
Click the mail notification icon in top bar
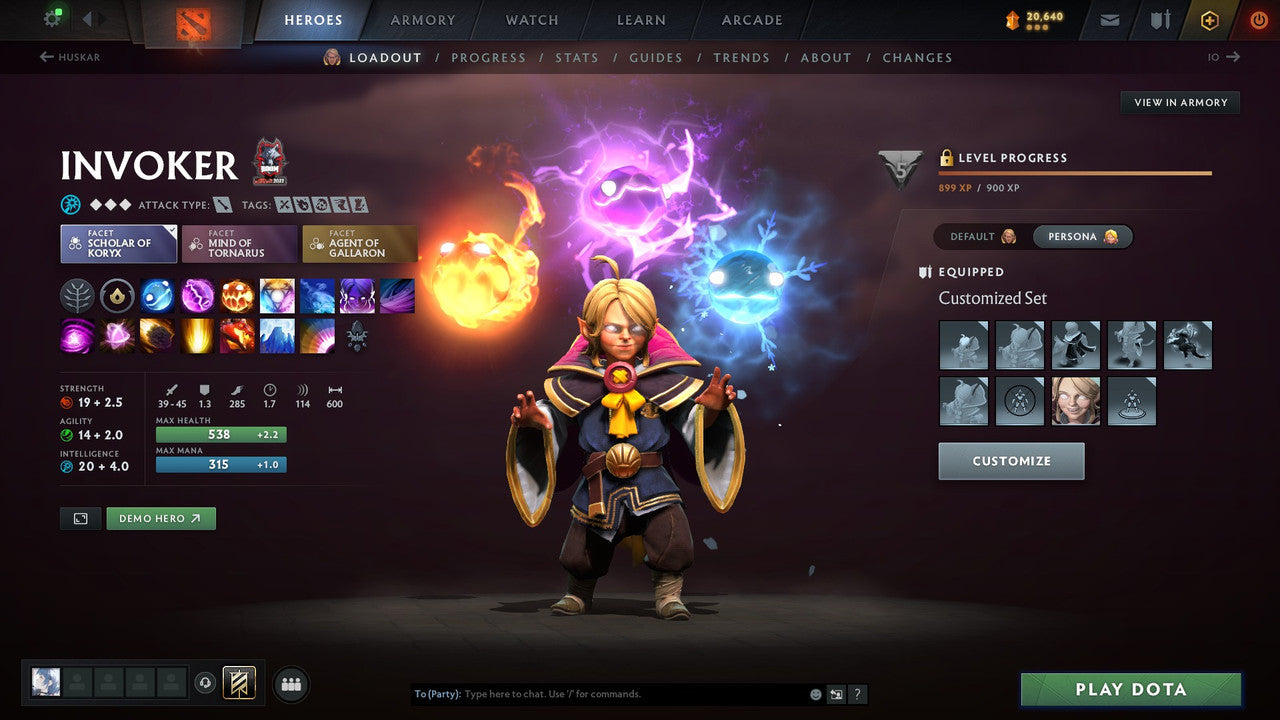[x=1108, y=19]
